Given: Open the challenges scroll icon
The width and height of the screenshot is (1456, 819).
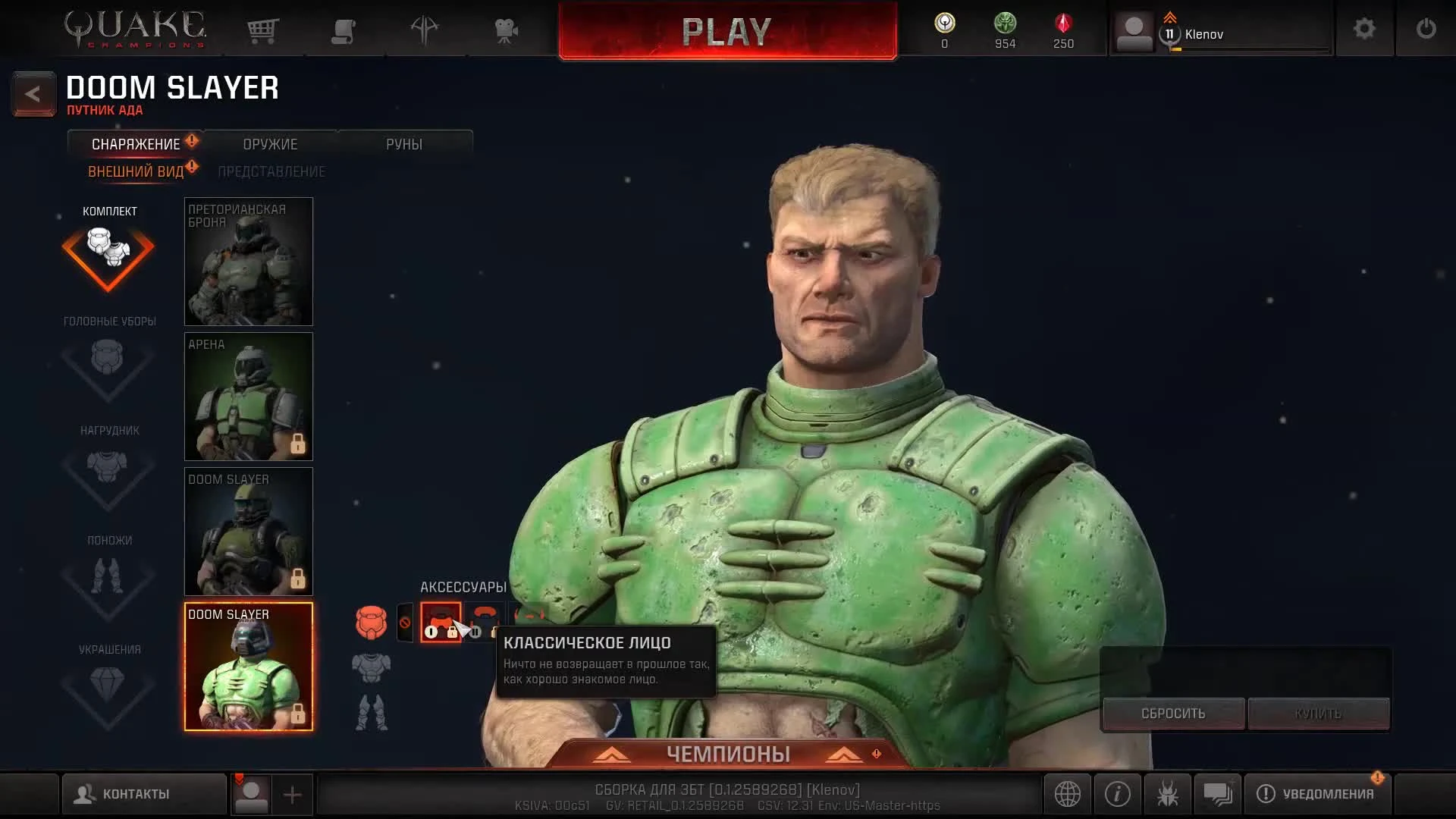Looking at the screenshot, I should 344,30.
